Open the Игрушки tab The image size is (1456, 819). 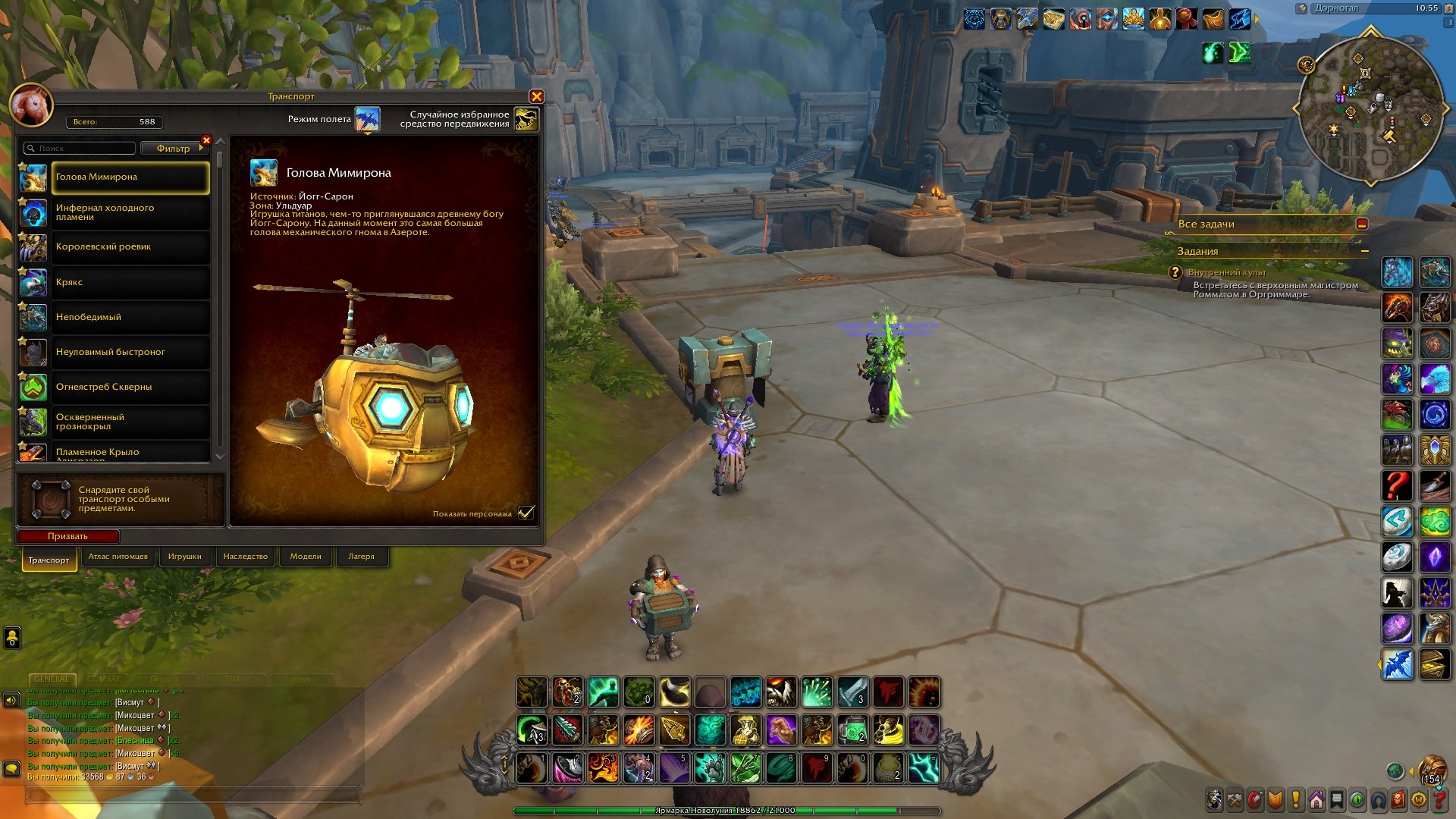tap(184, 557)
